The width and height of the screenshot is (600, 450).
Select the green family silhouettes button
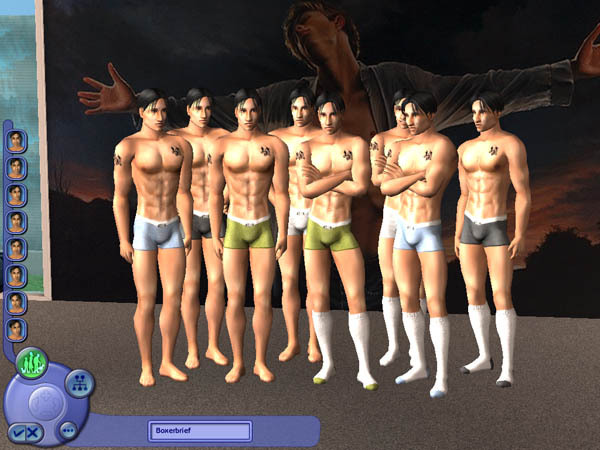point(31,362)
